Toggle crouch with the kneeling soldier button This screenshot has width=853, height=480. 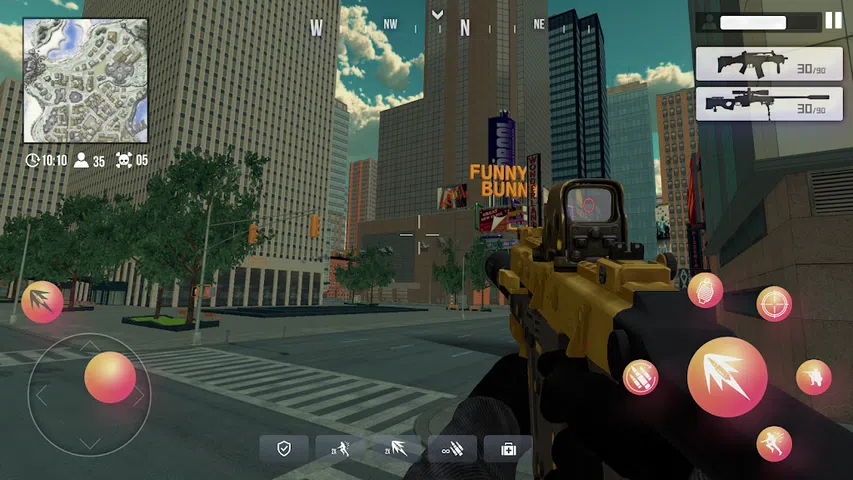[814, 377]
